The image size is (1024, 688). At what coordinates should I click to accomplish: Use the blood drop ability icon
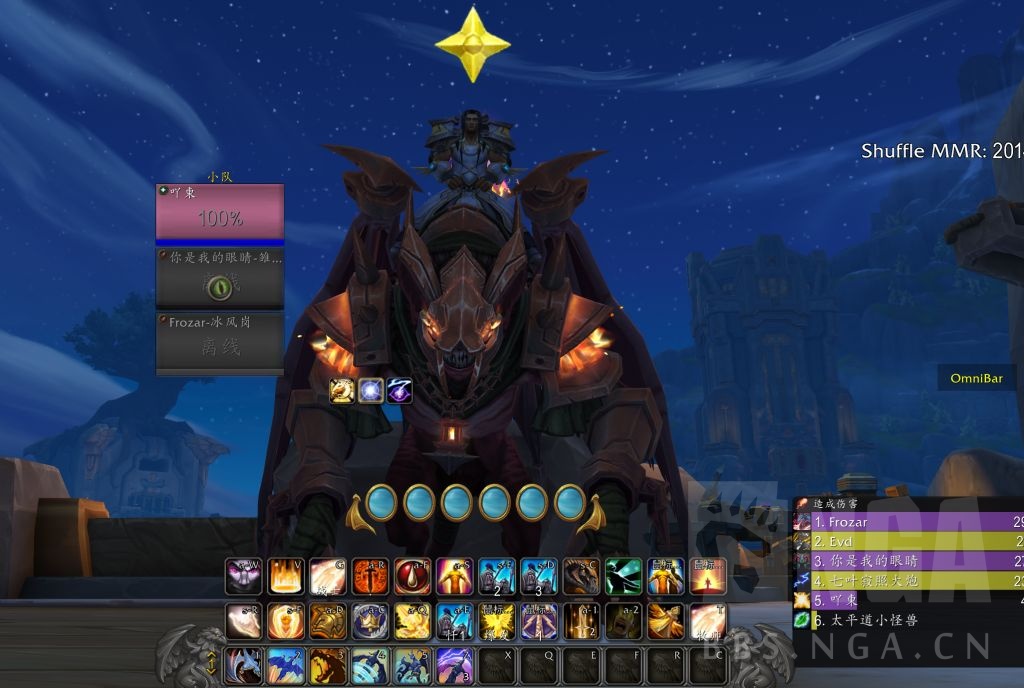(x=412, y=577)
